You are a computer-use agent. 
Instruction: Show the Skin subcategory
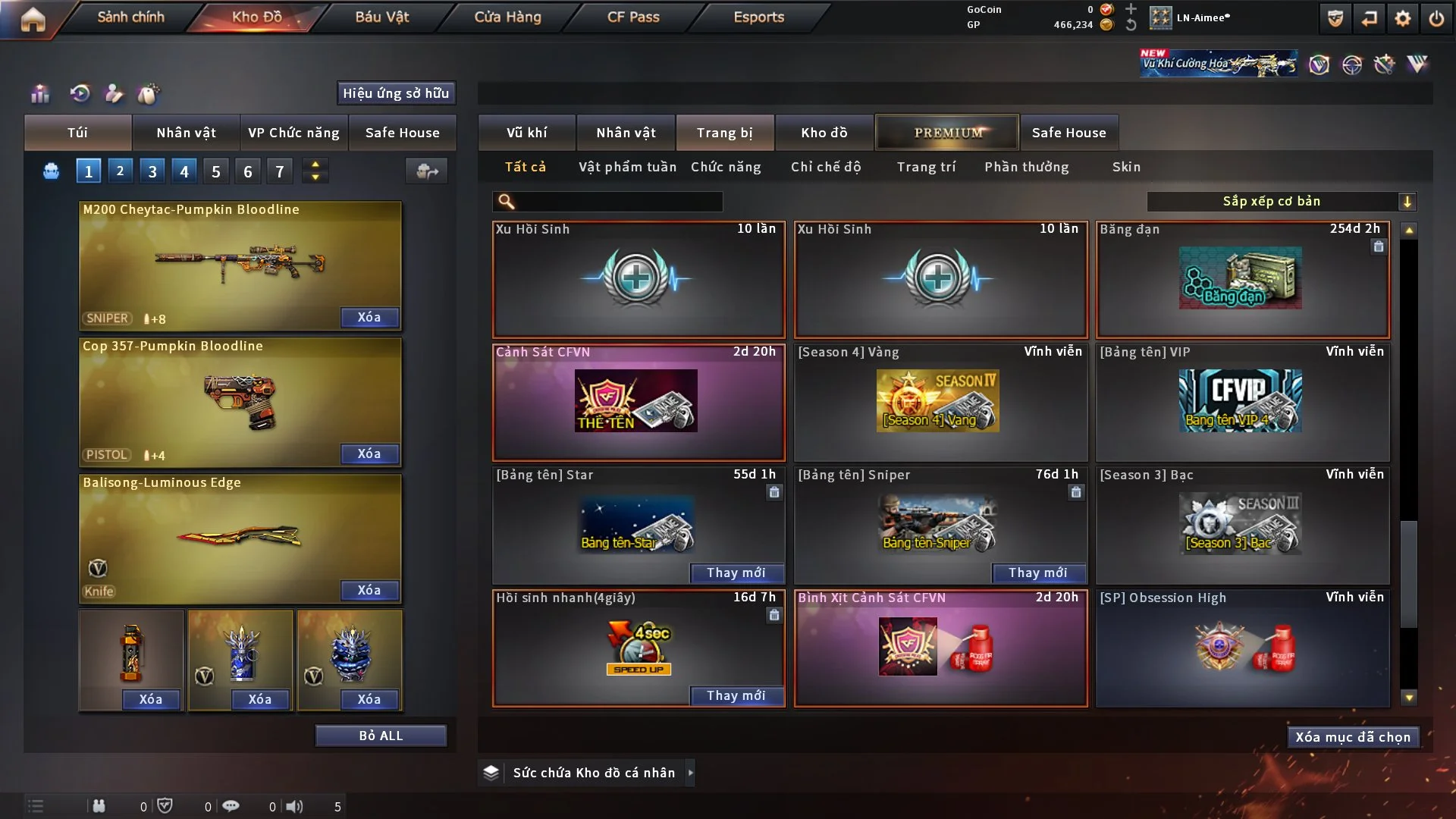[x=1126, y=167]
